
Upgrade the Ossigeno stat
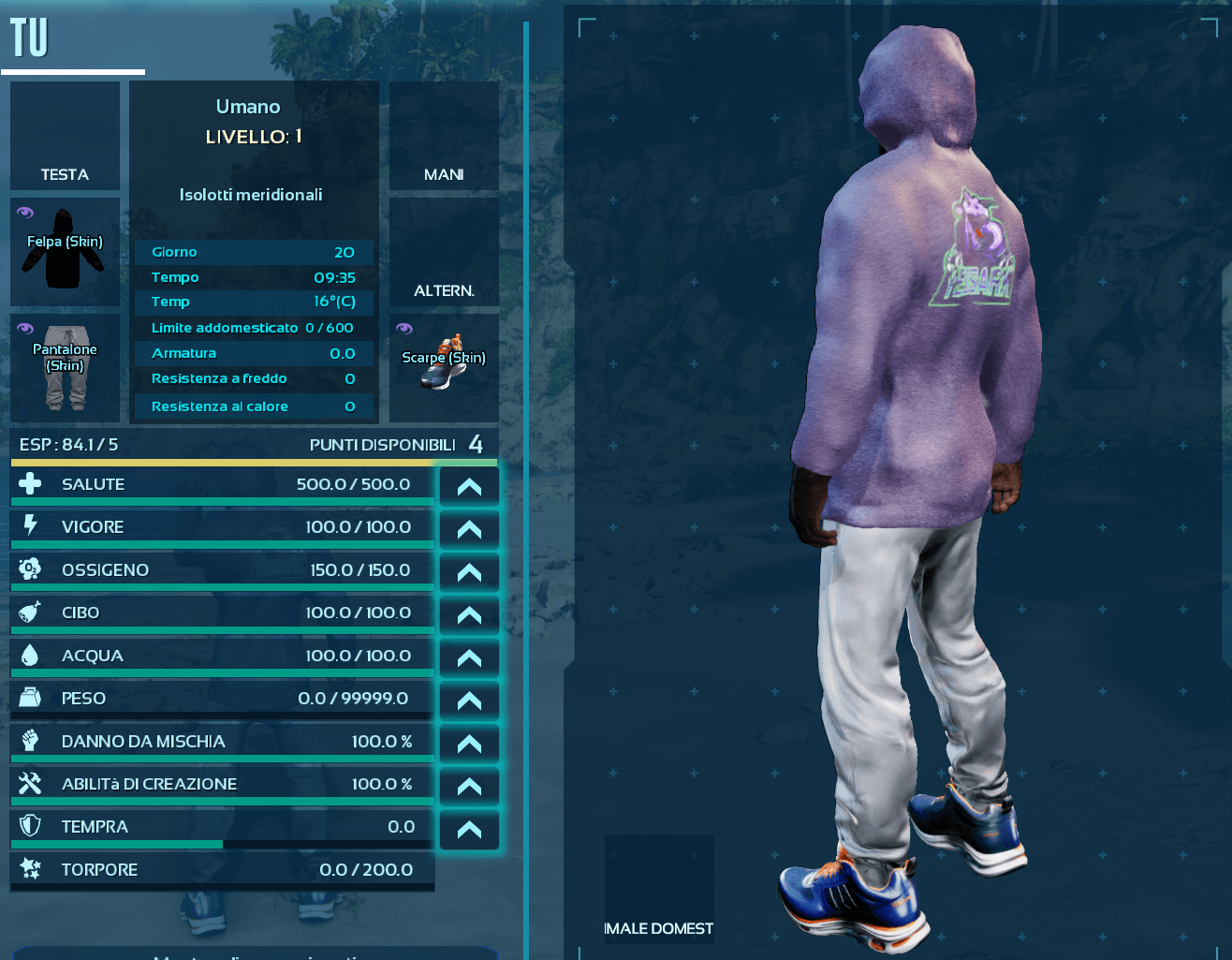click(x=469, y=572)
